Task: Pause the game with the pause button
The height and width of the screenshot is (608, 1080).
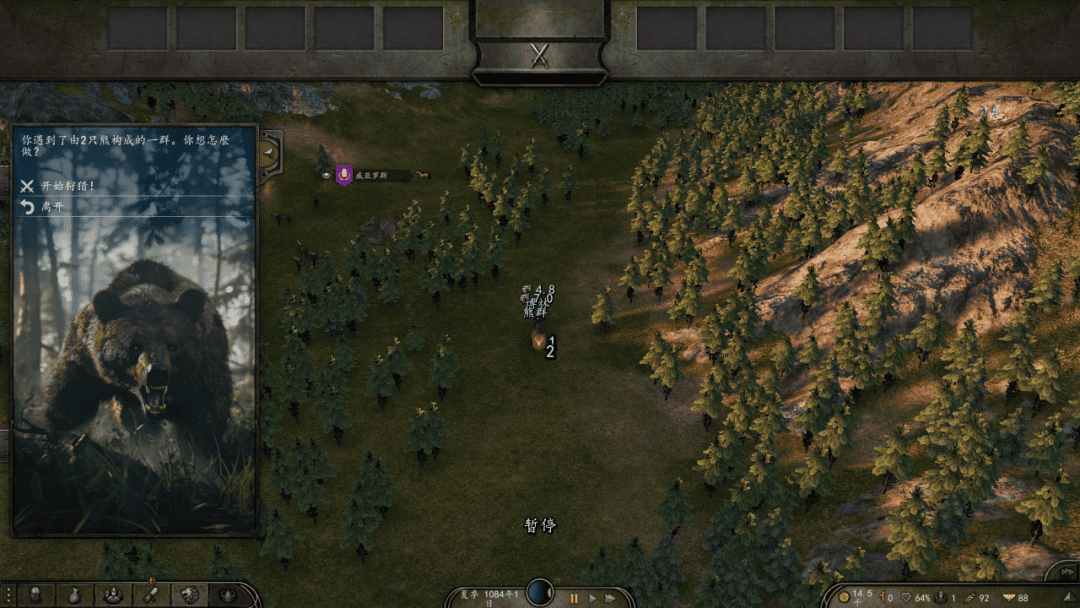Action: [x=574, y=598]
